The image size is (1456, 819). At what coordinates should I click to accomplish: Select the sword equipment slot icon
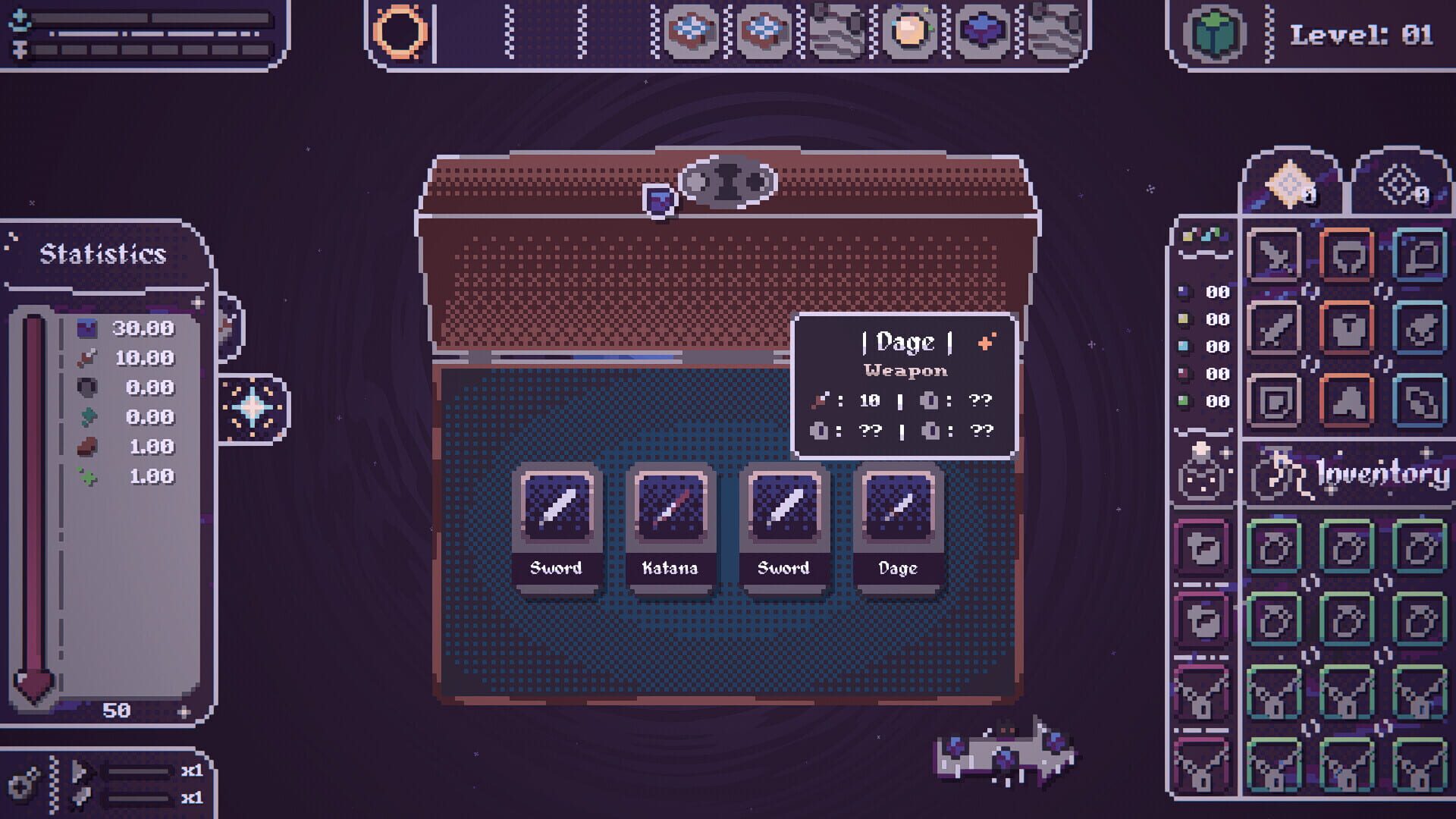1276,329
